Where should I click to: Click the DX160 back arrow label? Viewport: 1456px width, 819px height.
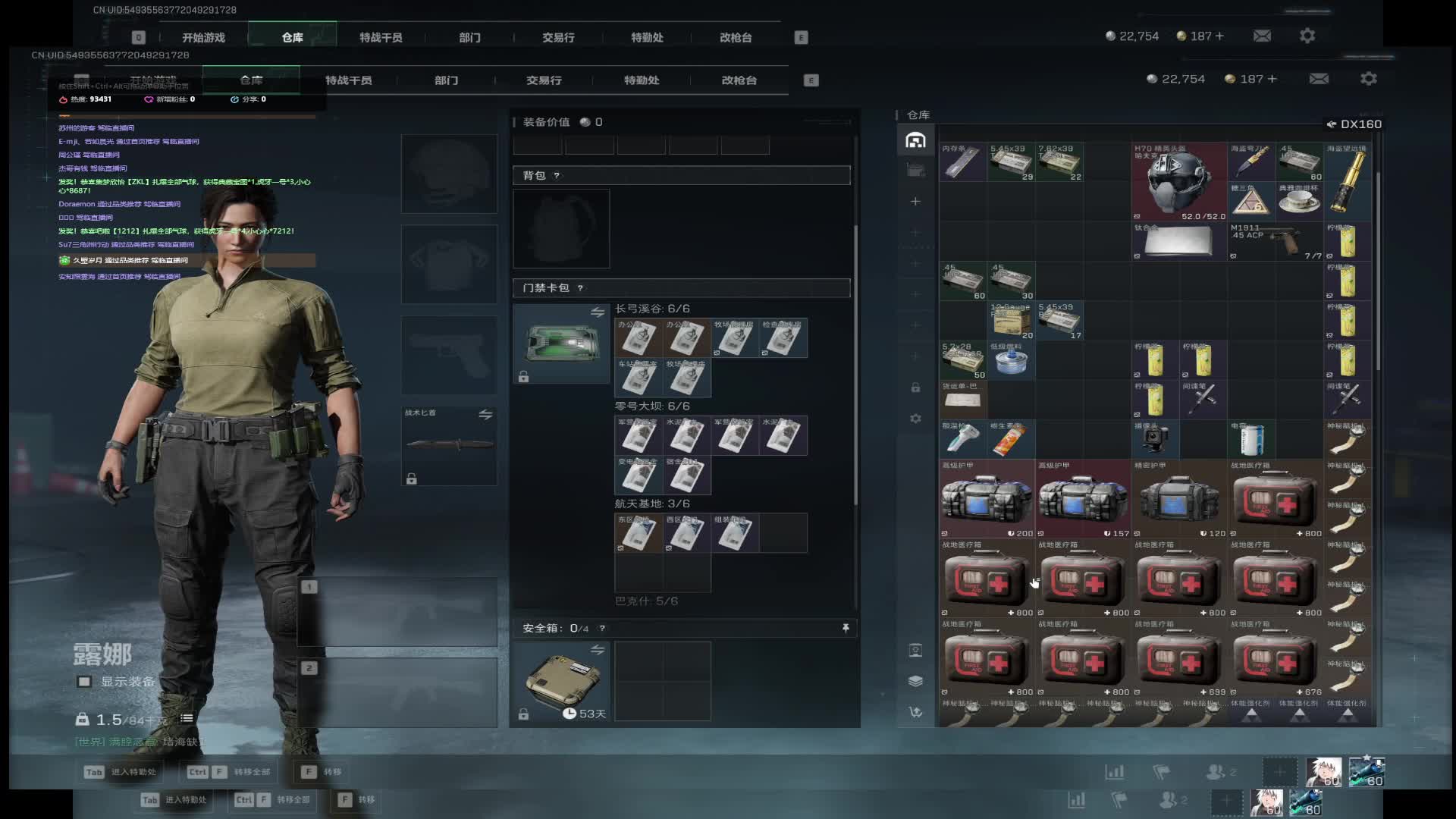[1354, 124]
